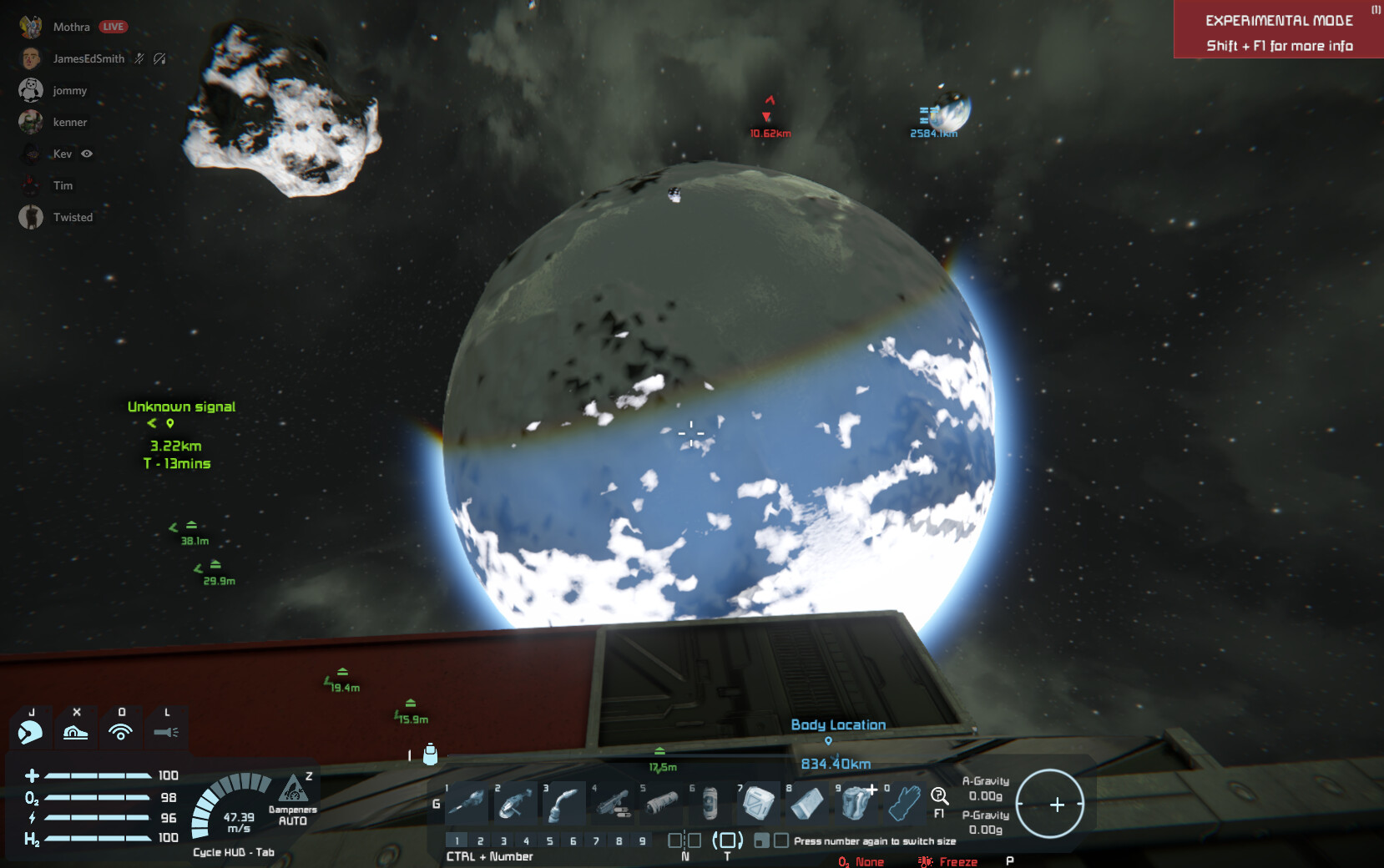Pick the hotbar item in slot 9
This screenshot has width=1384, height=868.
click(856, 803)
